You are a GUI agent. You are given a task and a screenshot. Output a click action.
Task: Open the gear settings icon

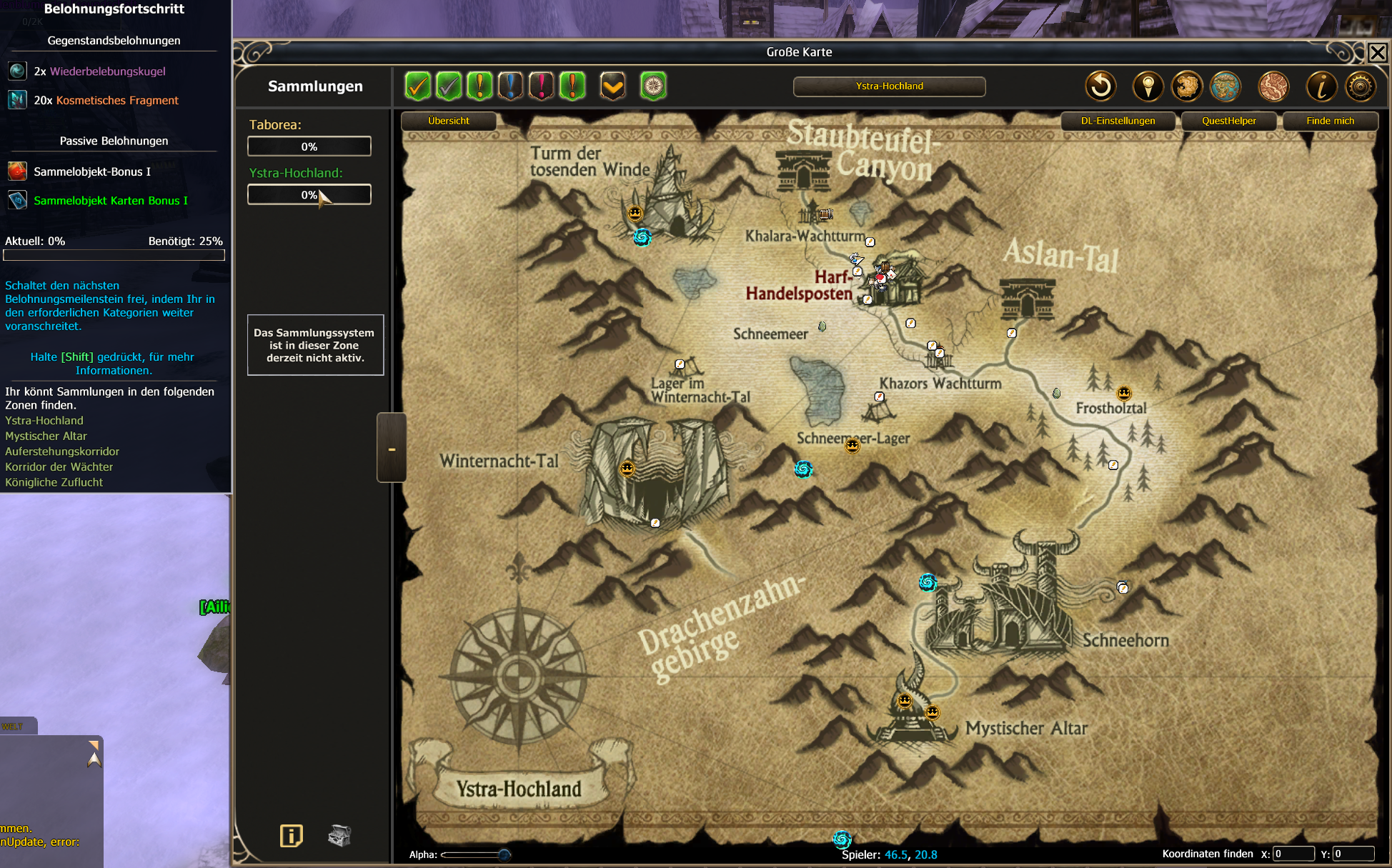[x=1360, y=86]
